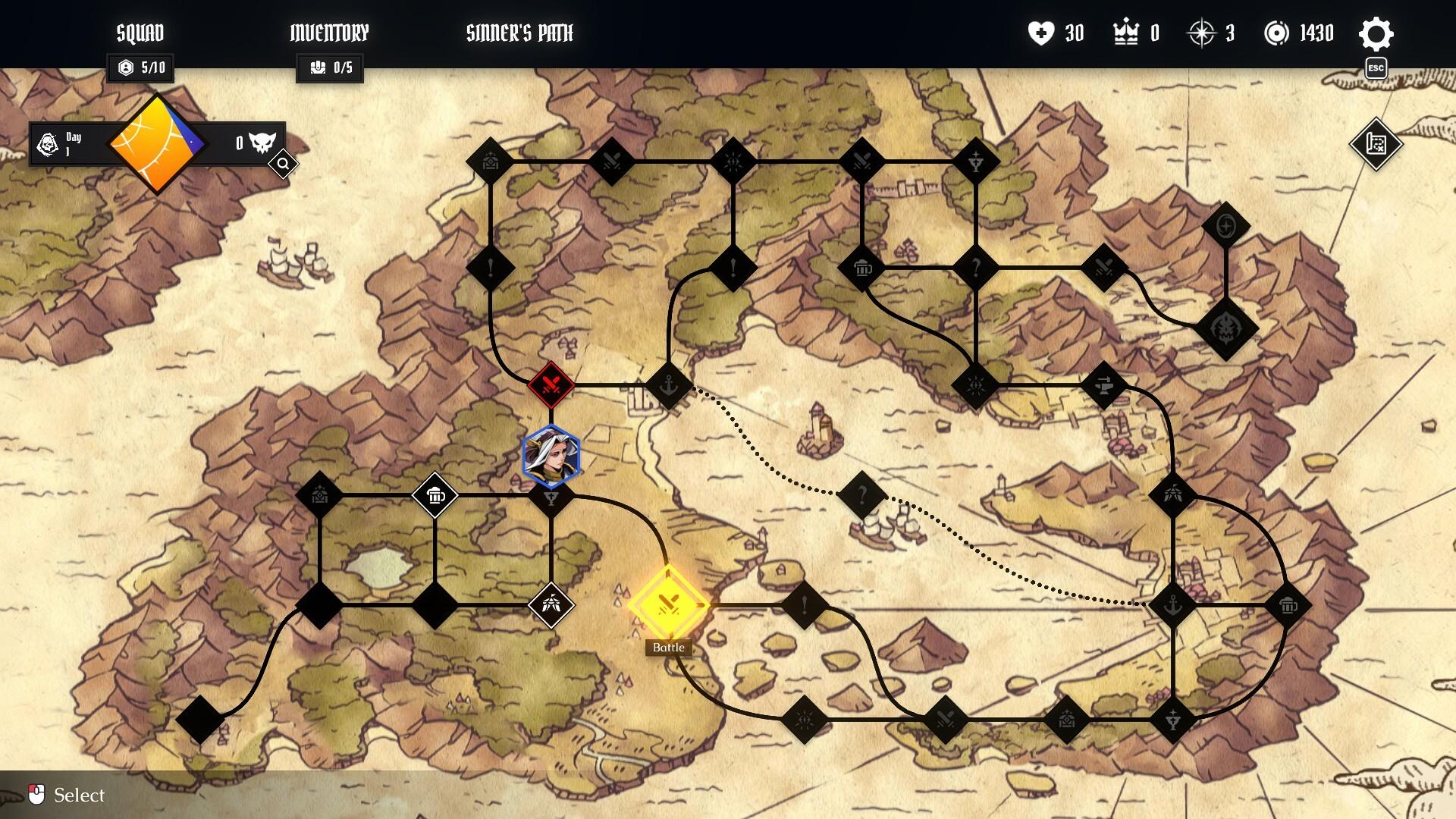
Task: Open the Inventory tab
Action: coord(329,33)
